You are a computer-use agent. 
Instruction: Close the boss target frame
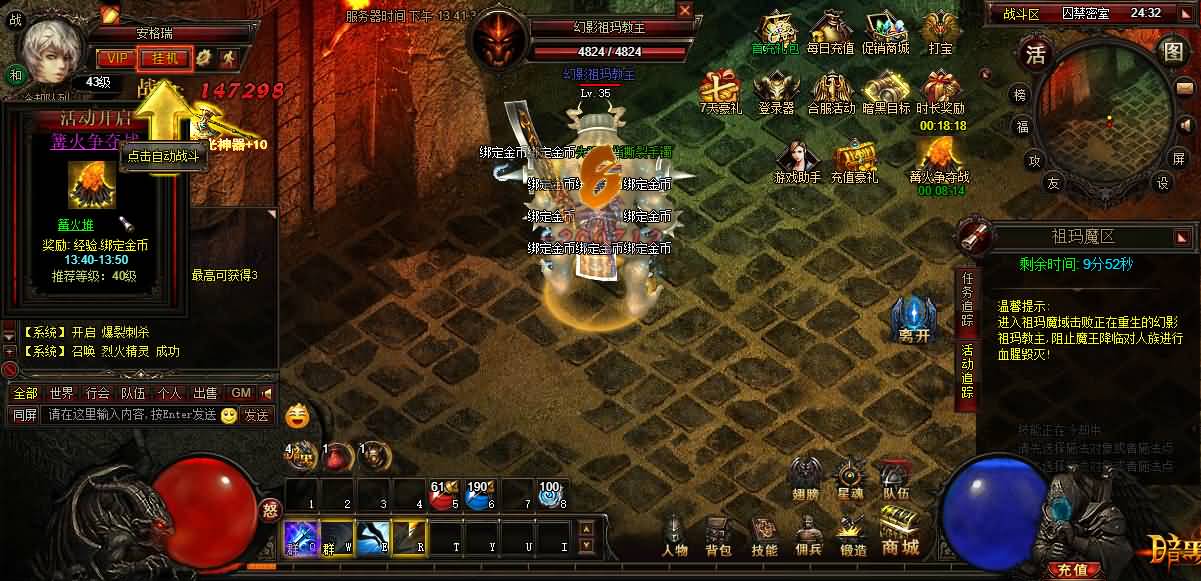click(x=684, y=10)
